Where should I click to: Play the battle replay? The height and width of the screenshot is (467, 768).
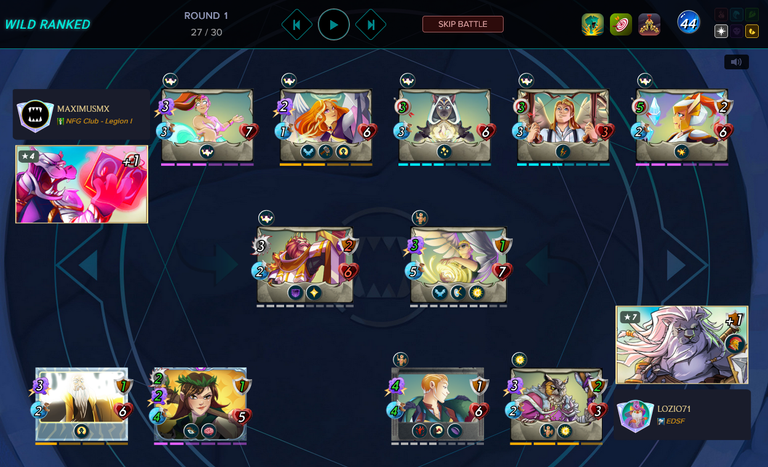pos(334,24)
